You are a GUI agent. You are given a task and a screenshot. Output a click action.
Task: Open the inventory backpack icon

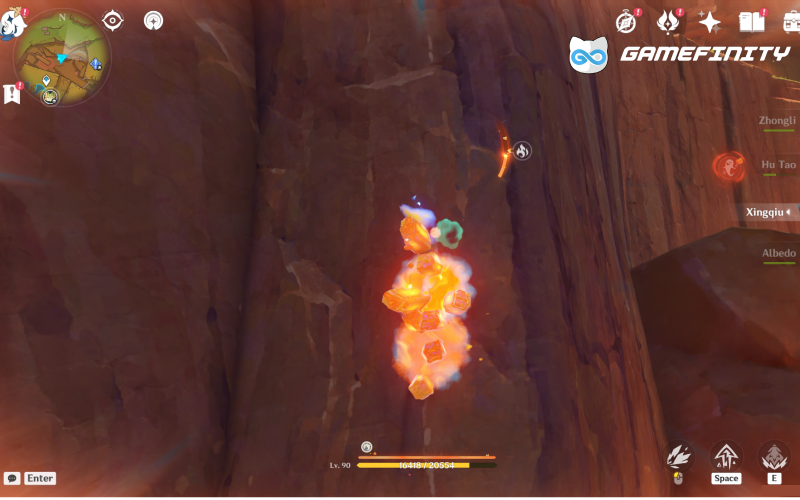pos(790,22)
